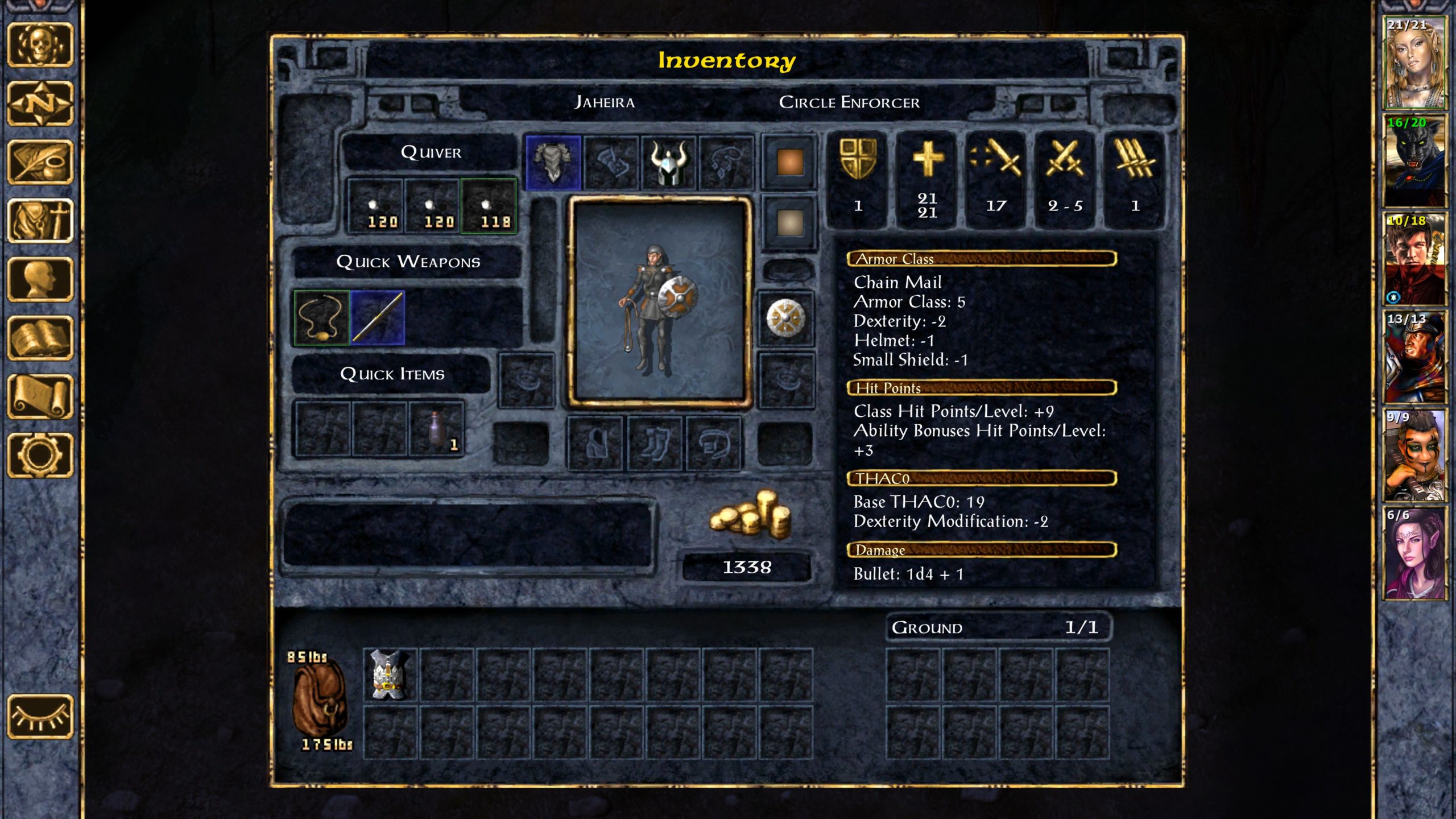Image resolution: width=1456 pixels, height=819 pixels.
Task: Select the purple-haired elf party portrait
Action: (x=1413, y=553)
